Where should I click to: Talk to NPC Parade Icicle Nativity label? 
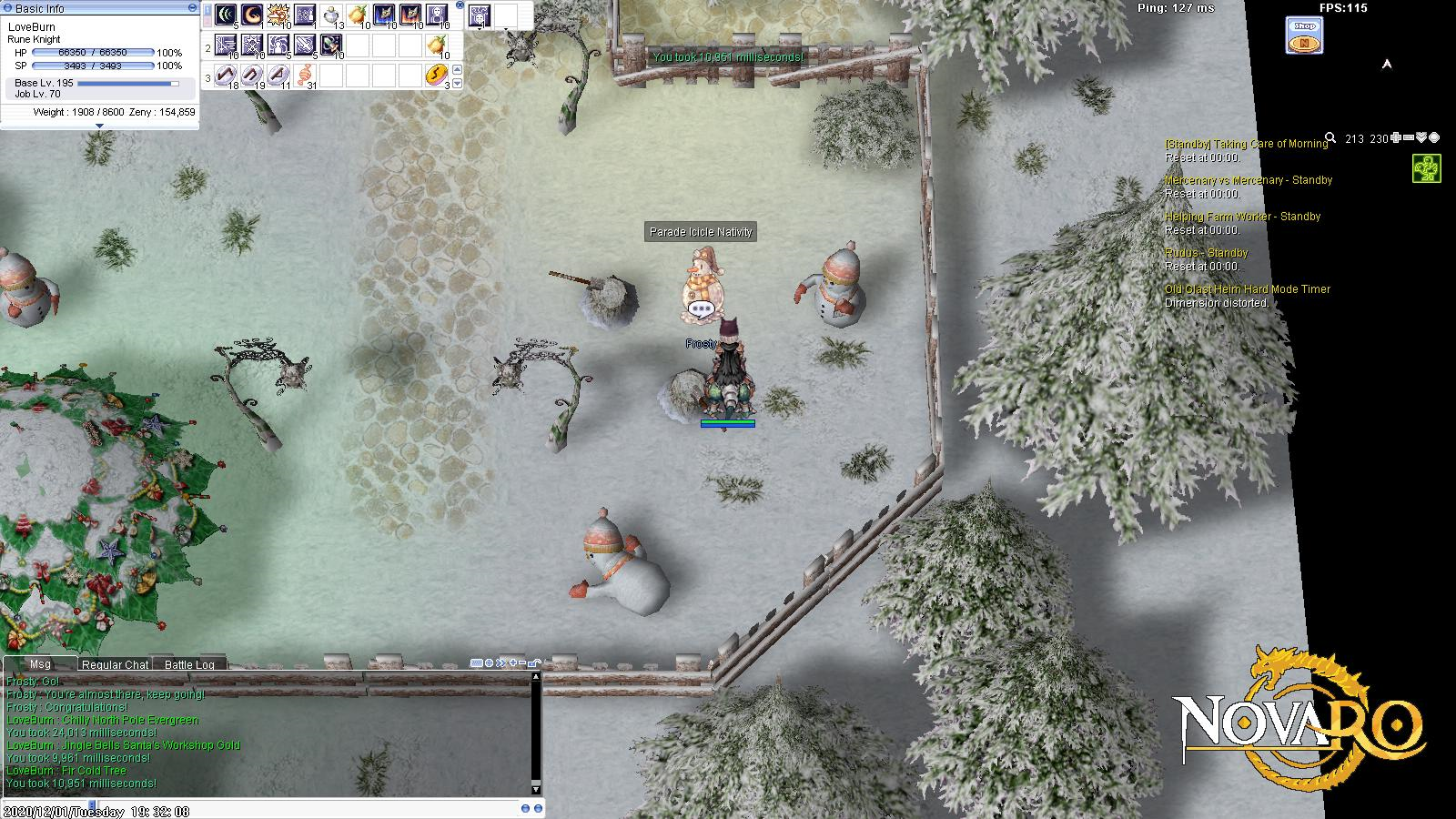pyautogui.click(x=701, y=232)
